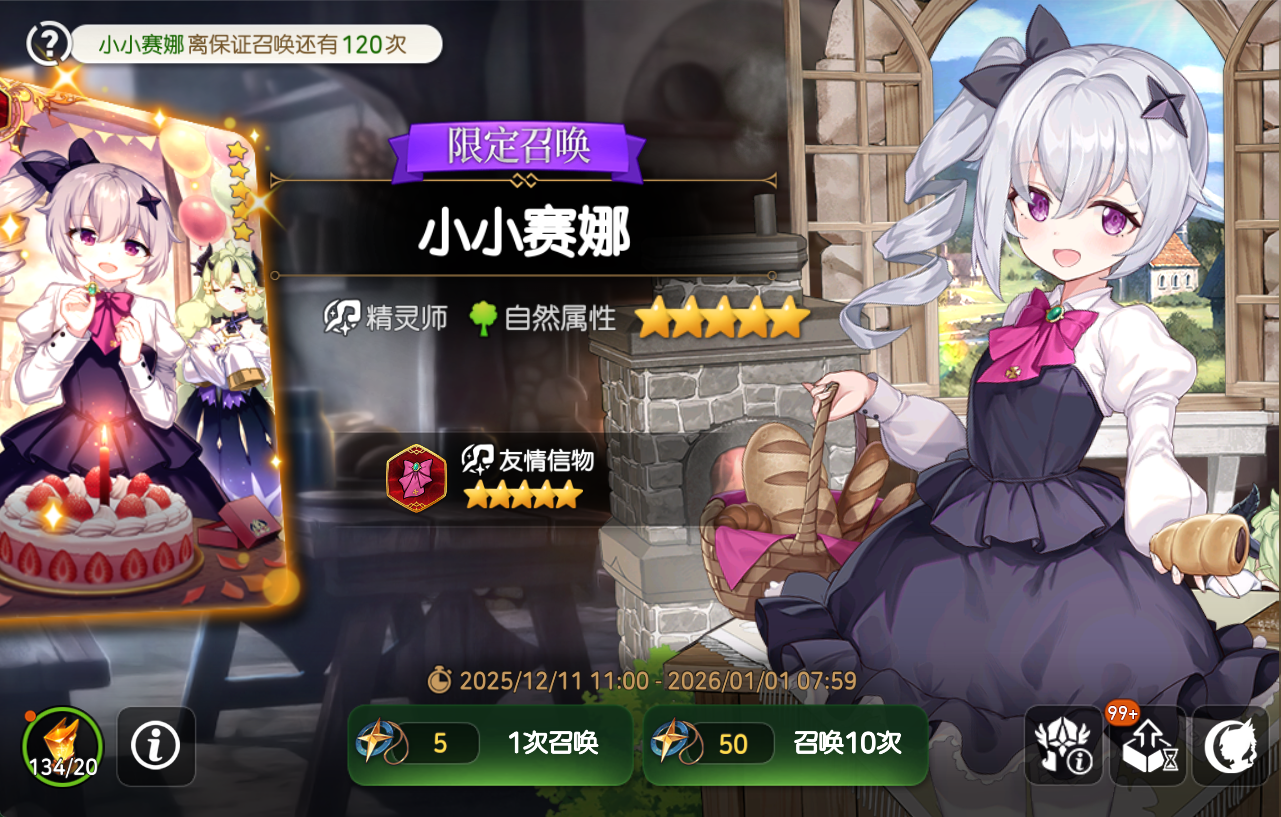Open the hero info helmet icon
Image resolution: width=1281 pixels, height=817 pixels.
click(x=1063, y=745)
